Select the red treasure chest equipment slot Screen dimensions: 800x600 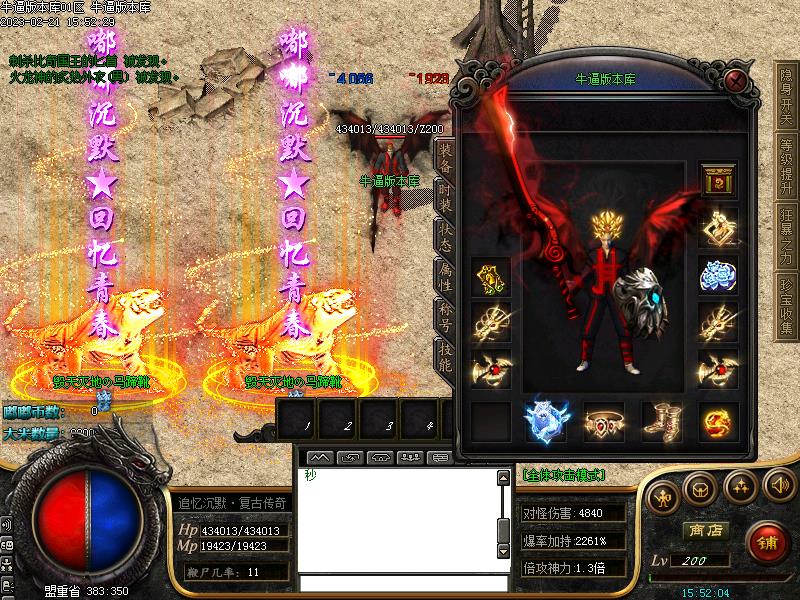pos(718,180)
